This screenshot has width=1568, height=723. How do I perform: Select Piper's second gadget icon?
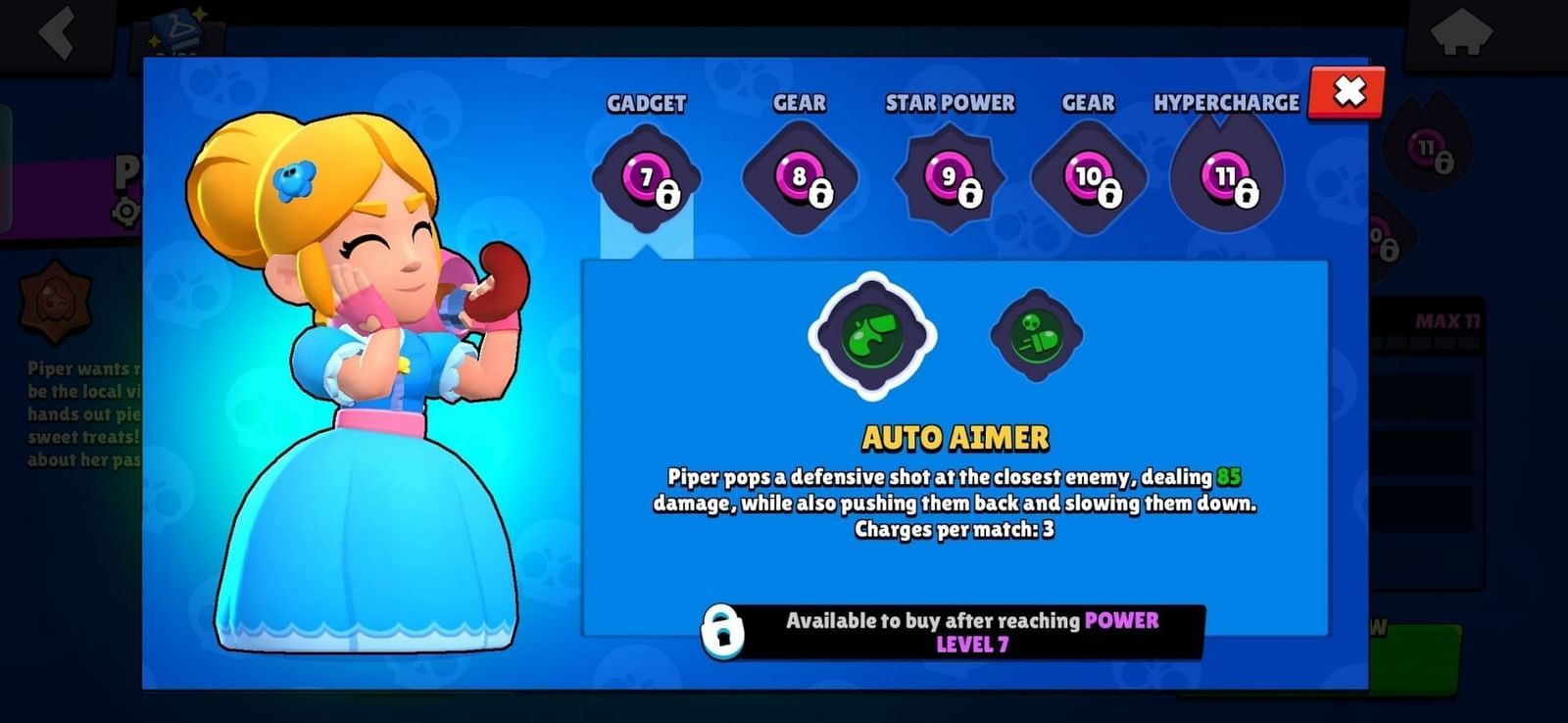1037,338
